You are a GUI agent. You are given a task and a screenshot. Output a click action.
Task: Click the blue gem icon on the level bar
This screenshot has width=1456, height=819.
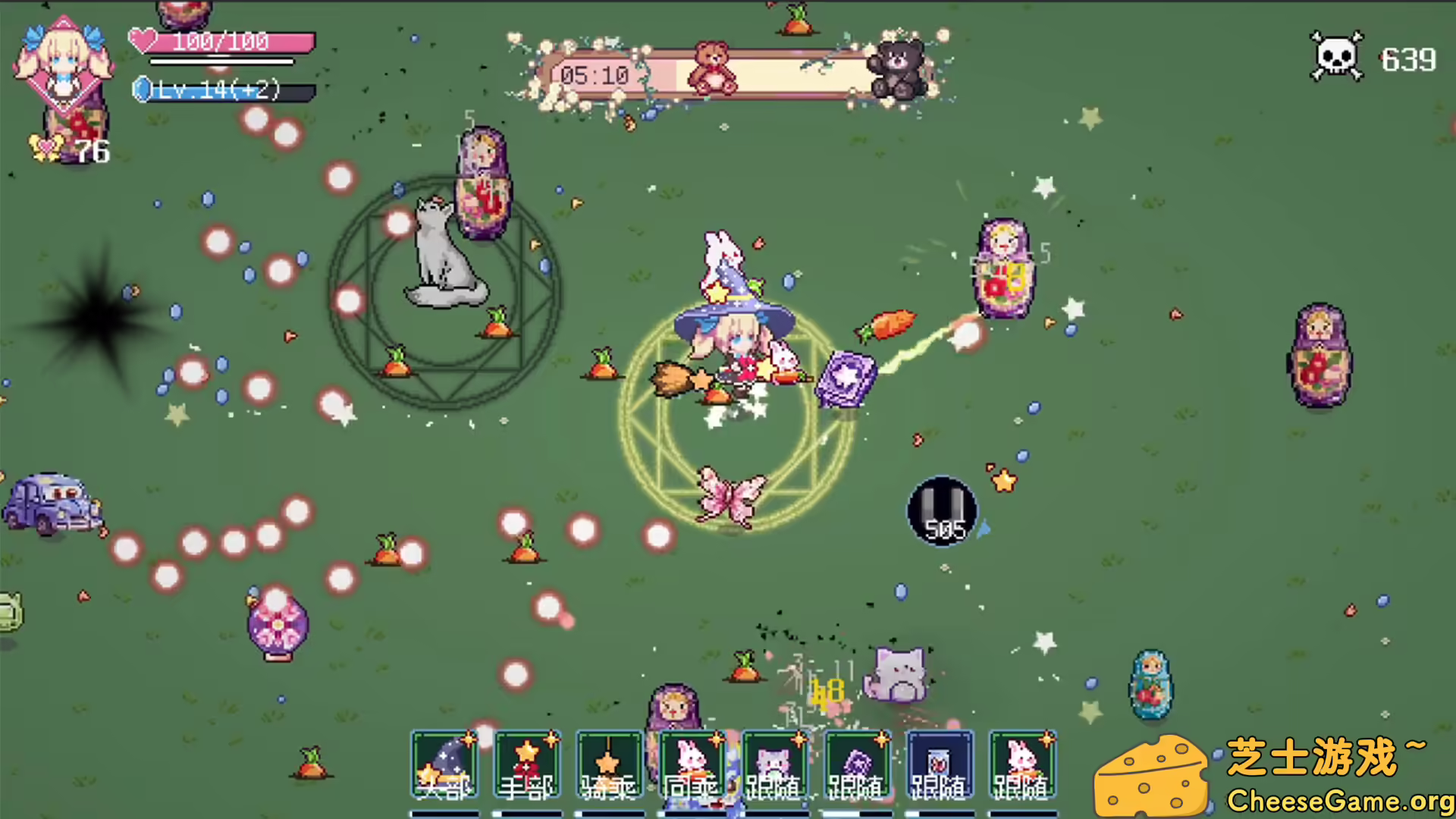(143, 90)
